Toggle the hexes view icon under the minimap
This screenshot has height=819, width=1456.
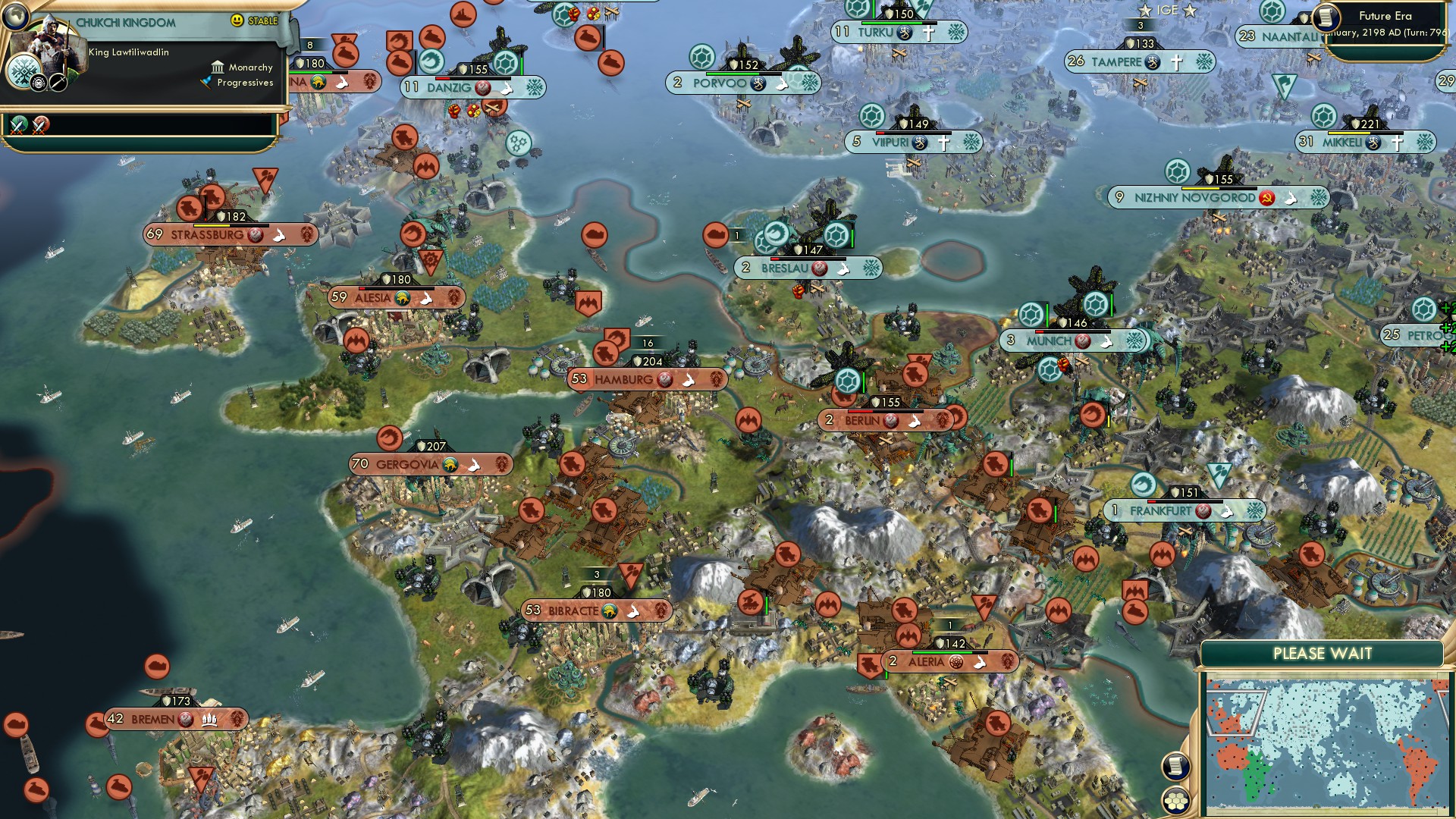pyautogui.click(x=1175, y=802)
